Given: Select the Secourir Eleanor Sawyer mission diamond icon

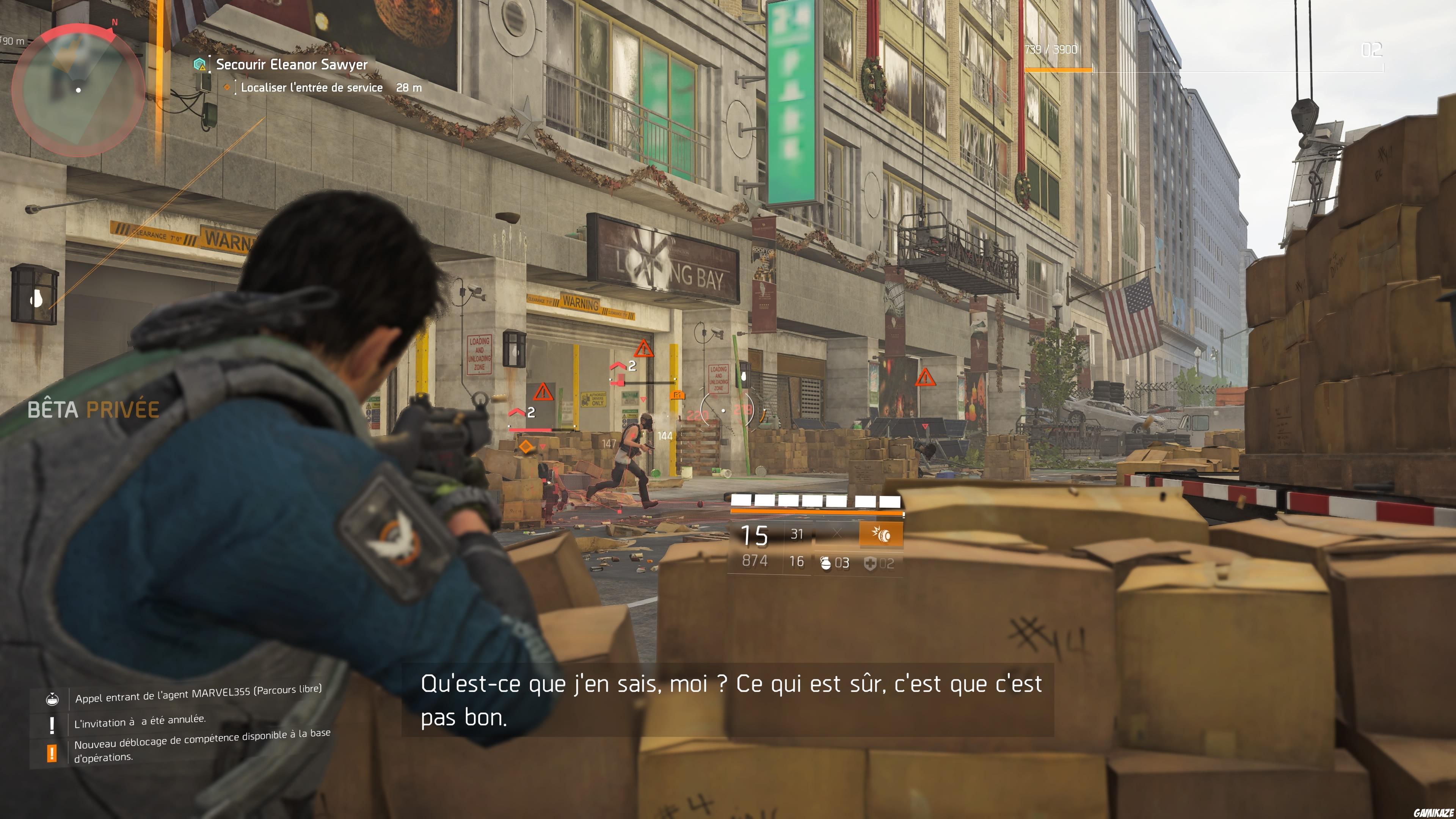Looking at the screenshot, I should click(199, 64).
